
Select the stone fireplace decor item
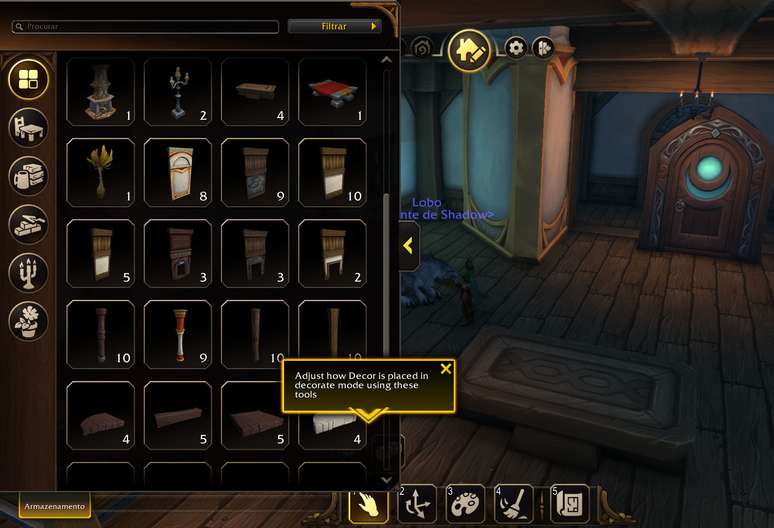click(x=100, y=91)
